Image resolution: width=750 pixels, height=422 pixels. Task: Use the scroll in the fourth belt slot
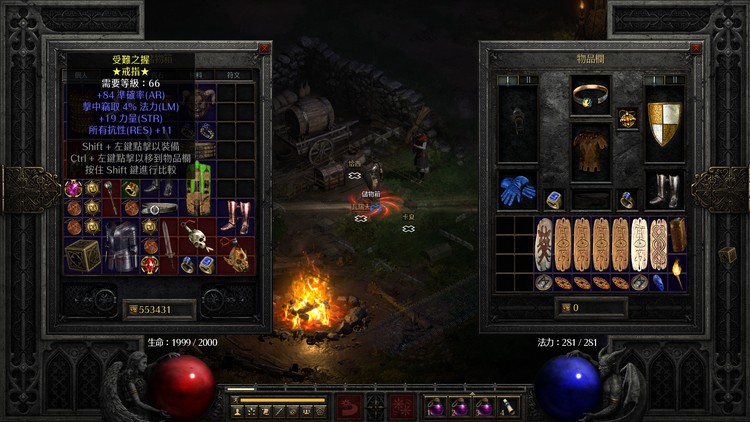coord(508,407)
